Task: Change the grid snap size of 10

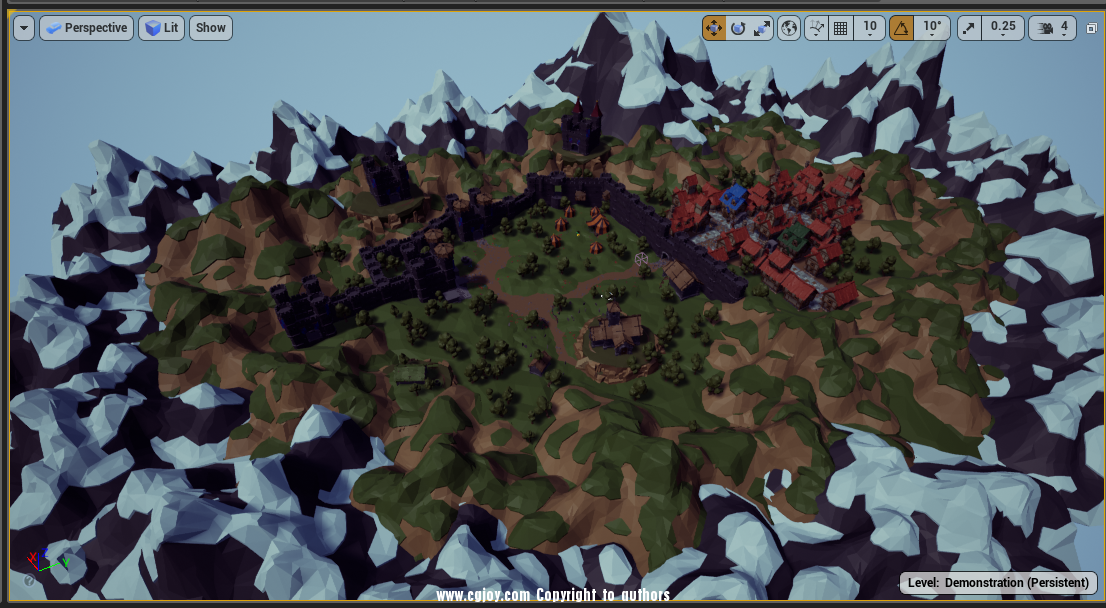Action: [870, 28]
